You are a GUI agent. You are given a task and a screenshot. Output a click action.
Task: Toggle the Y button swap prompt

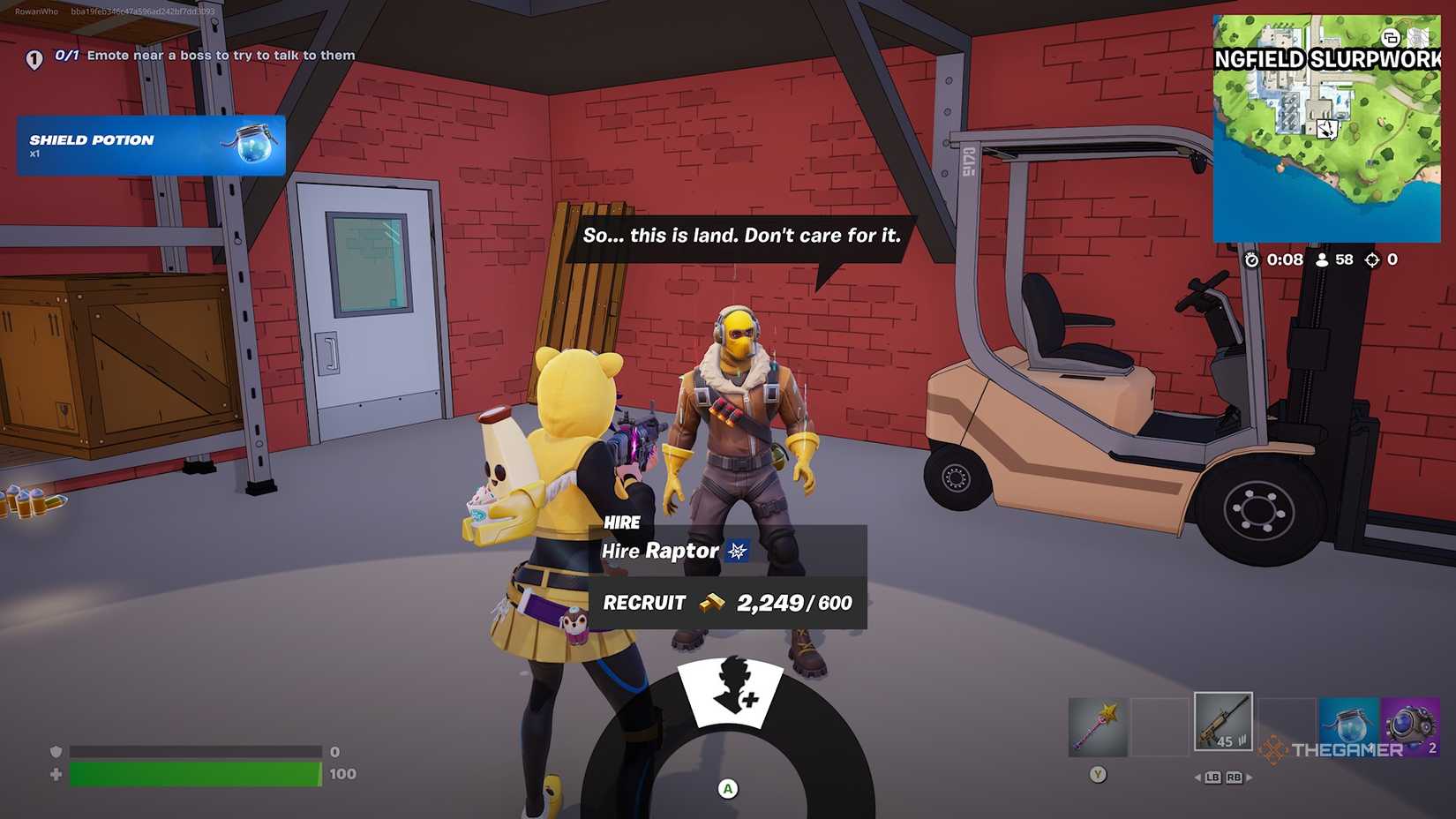coord(1097,773)
